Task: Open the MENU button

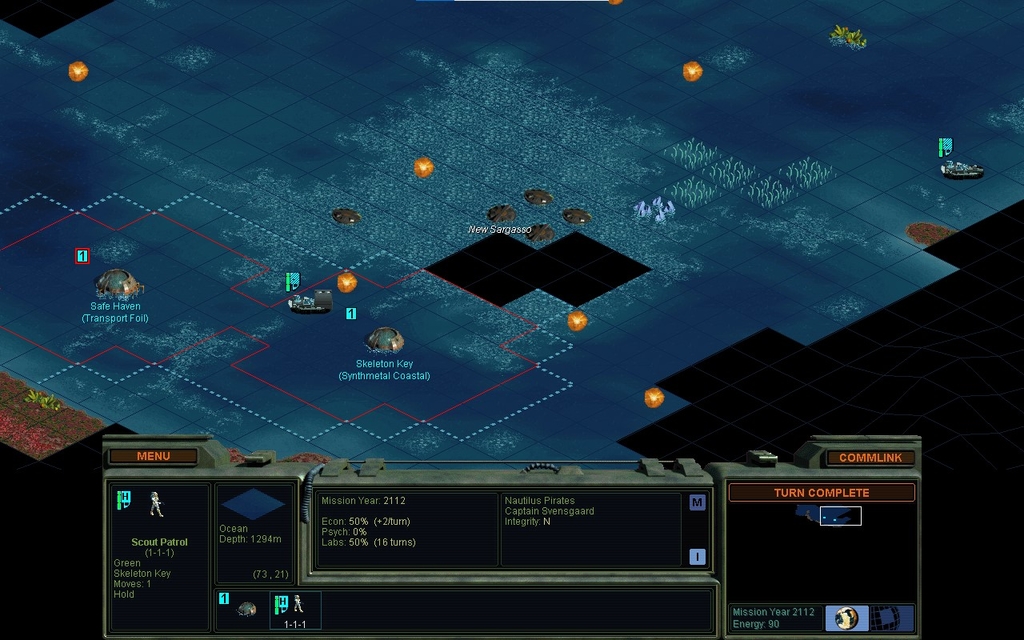Action: click(x=153, y=456)
